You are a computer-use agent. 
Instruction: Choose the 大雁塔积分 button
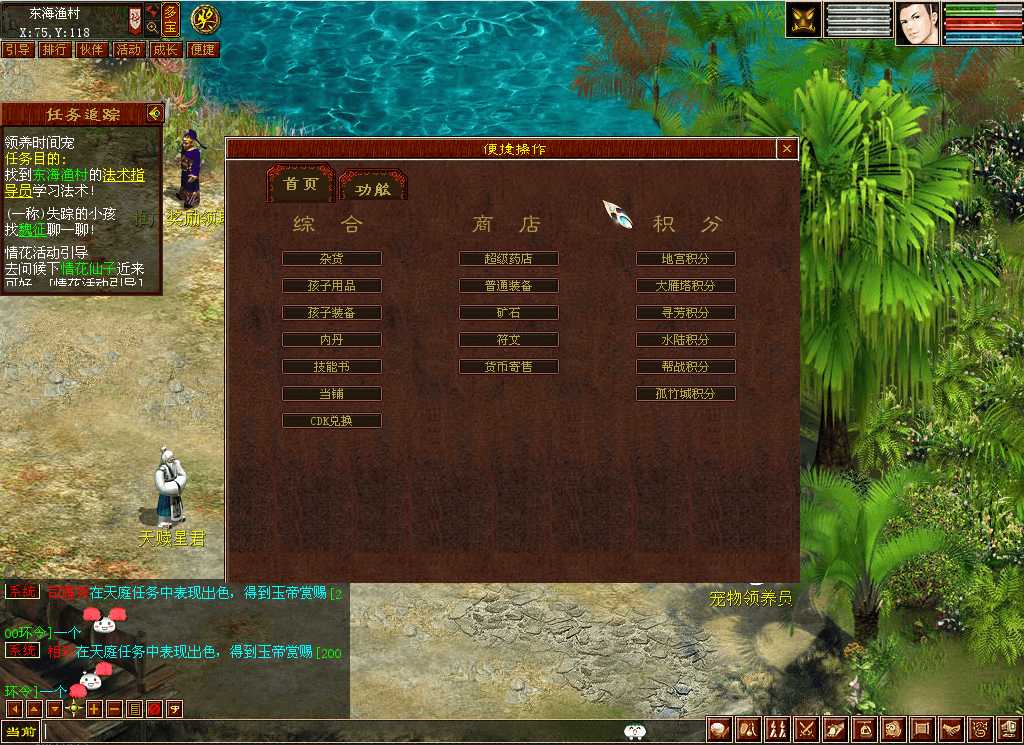[x=686, y=286]
